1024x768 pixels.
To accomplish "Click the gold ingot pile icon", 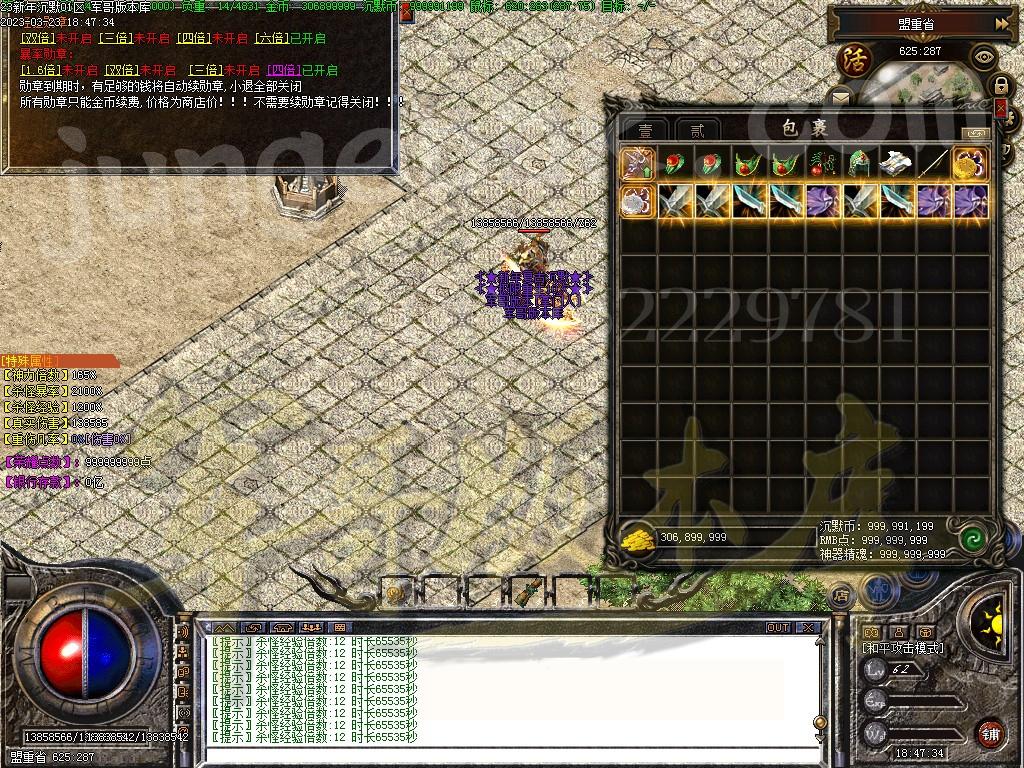I will tap(637, 537).
